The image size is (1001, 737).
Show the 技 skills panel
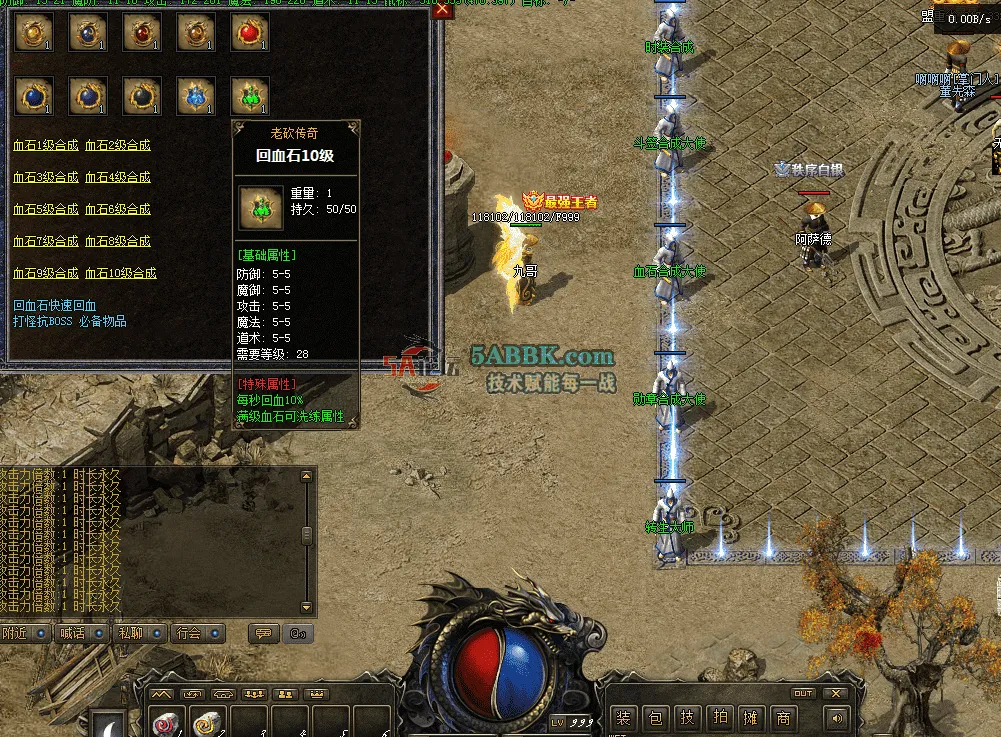(x=688, y=717)
